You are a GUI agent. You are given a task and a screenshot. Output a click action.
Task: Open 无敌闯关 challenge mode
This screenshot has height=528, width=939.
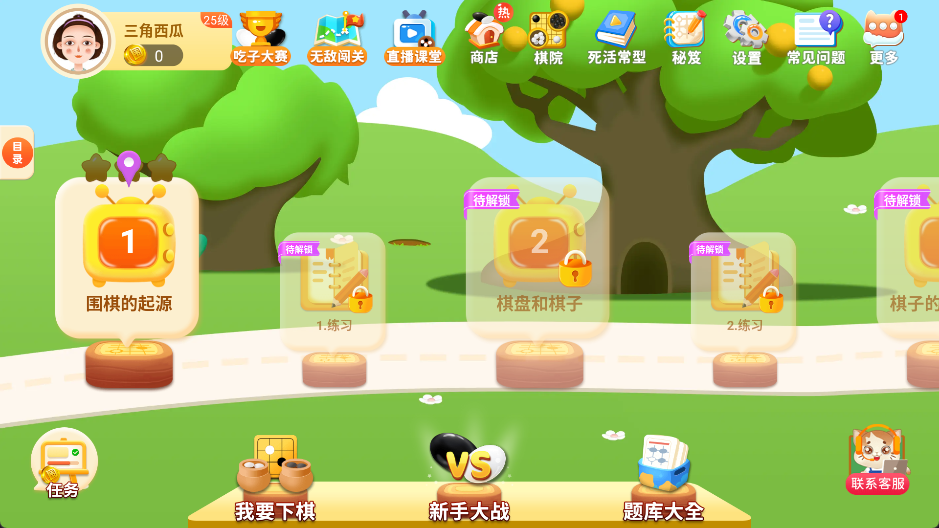pyautogui.click(x=337, y=38)
